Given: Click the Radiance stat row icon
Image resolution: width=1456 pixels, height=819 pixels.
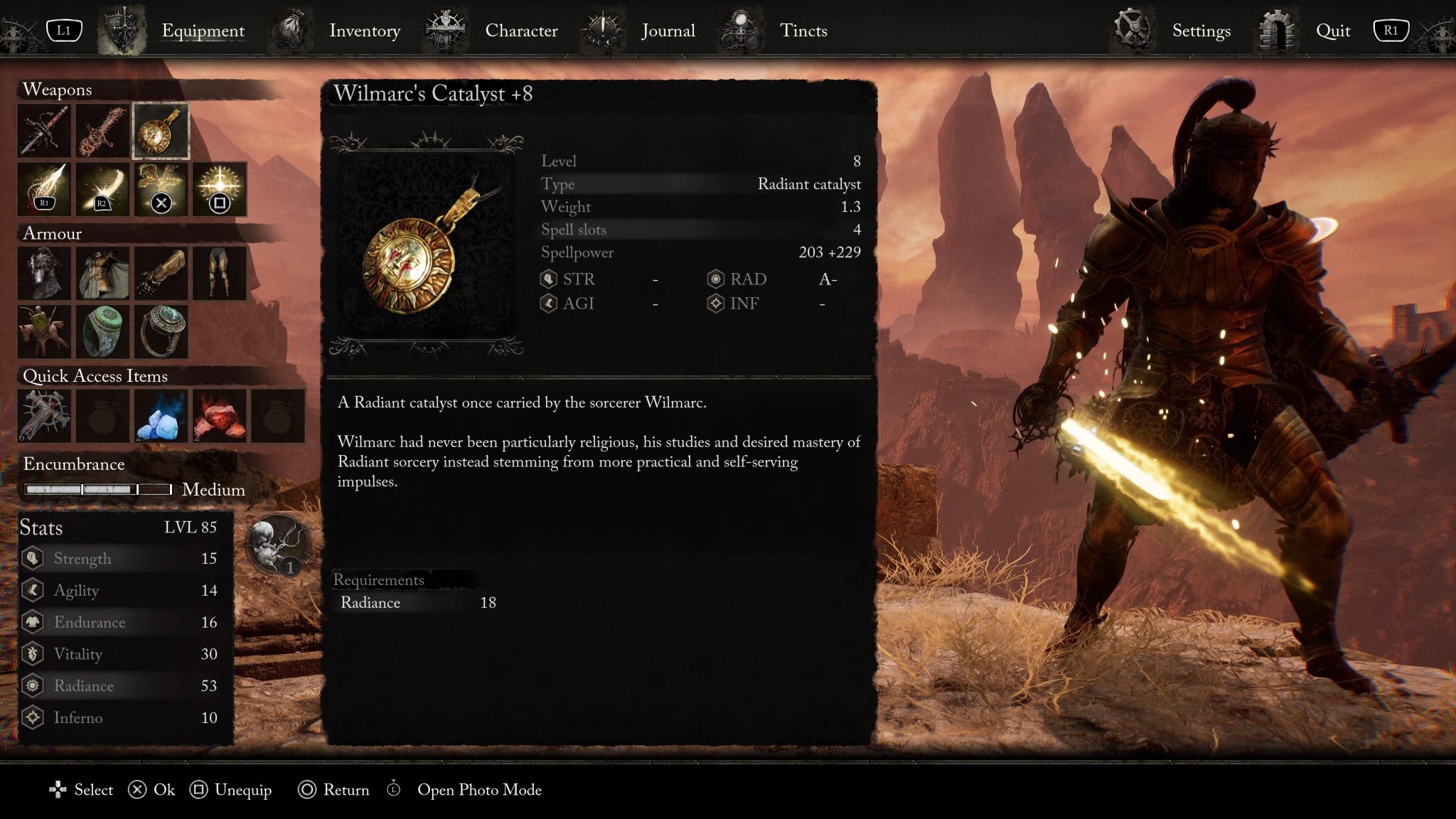Looking at the screenshot, I should [33, 685].
